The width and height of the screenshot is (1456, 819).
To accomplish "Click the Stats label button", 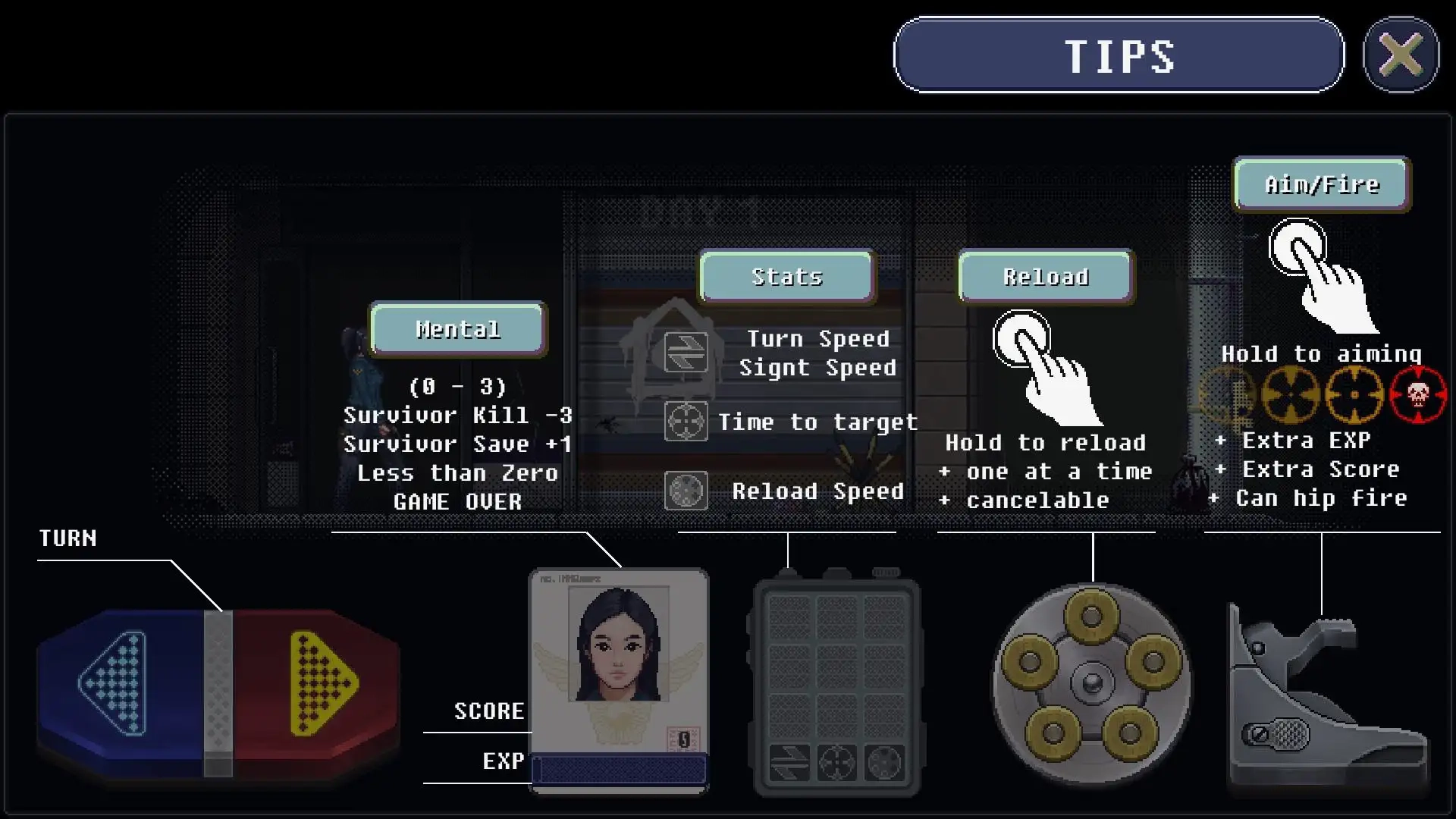I will [x=787, y=277].
